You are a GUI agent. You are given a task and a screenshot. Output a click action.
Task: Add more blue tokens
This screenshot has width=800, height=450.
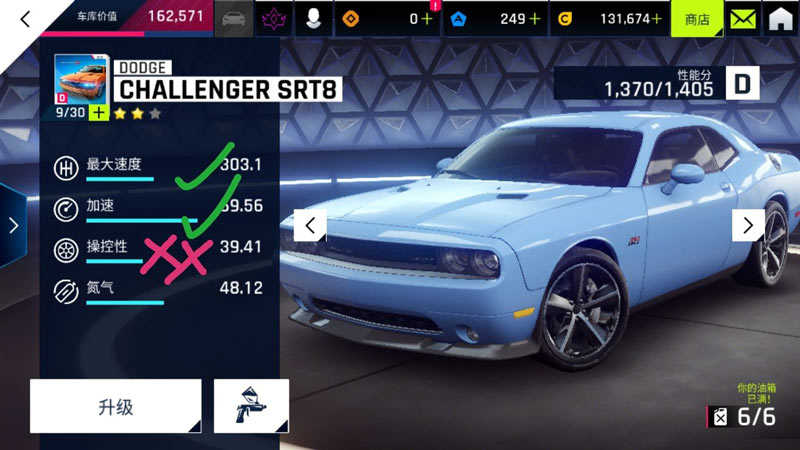point(535,19)
